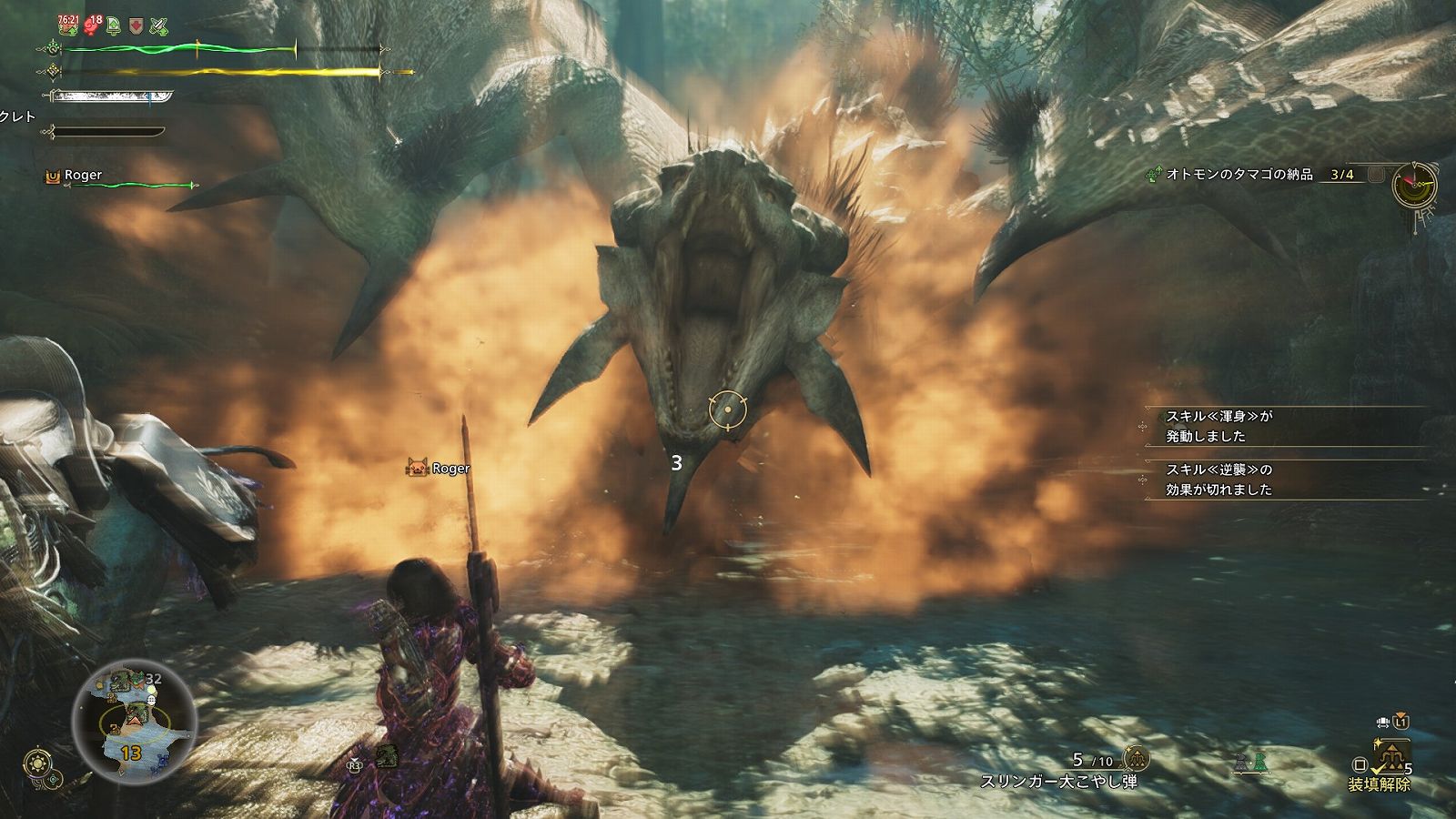Click the 逆襲 skill expired notification

(x=1219, y=480)
